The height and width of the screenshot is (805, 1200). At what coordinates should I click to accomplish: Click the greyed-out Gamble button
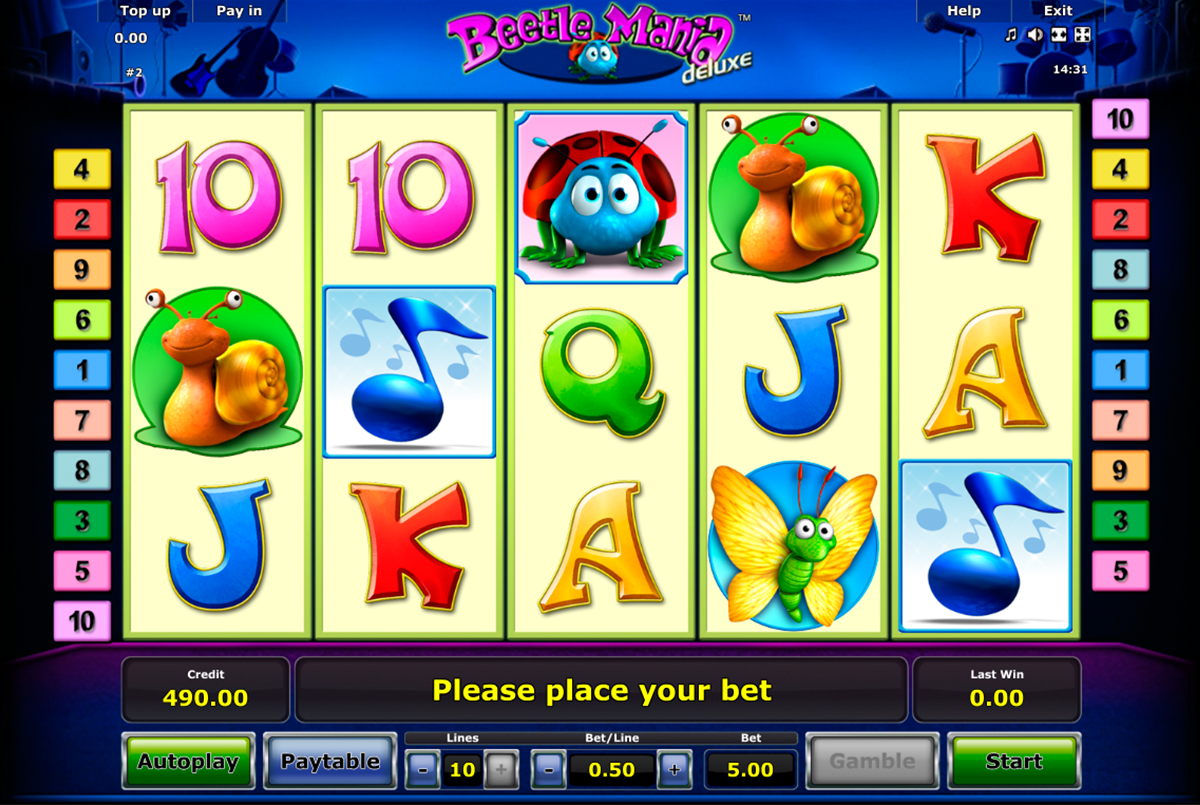tap(872, 762)
